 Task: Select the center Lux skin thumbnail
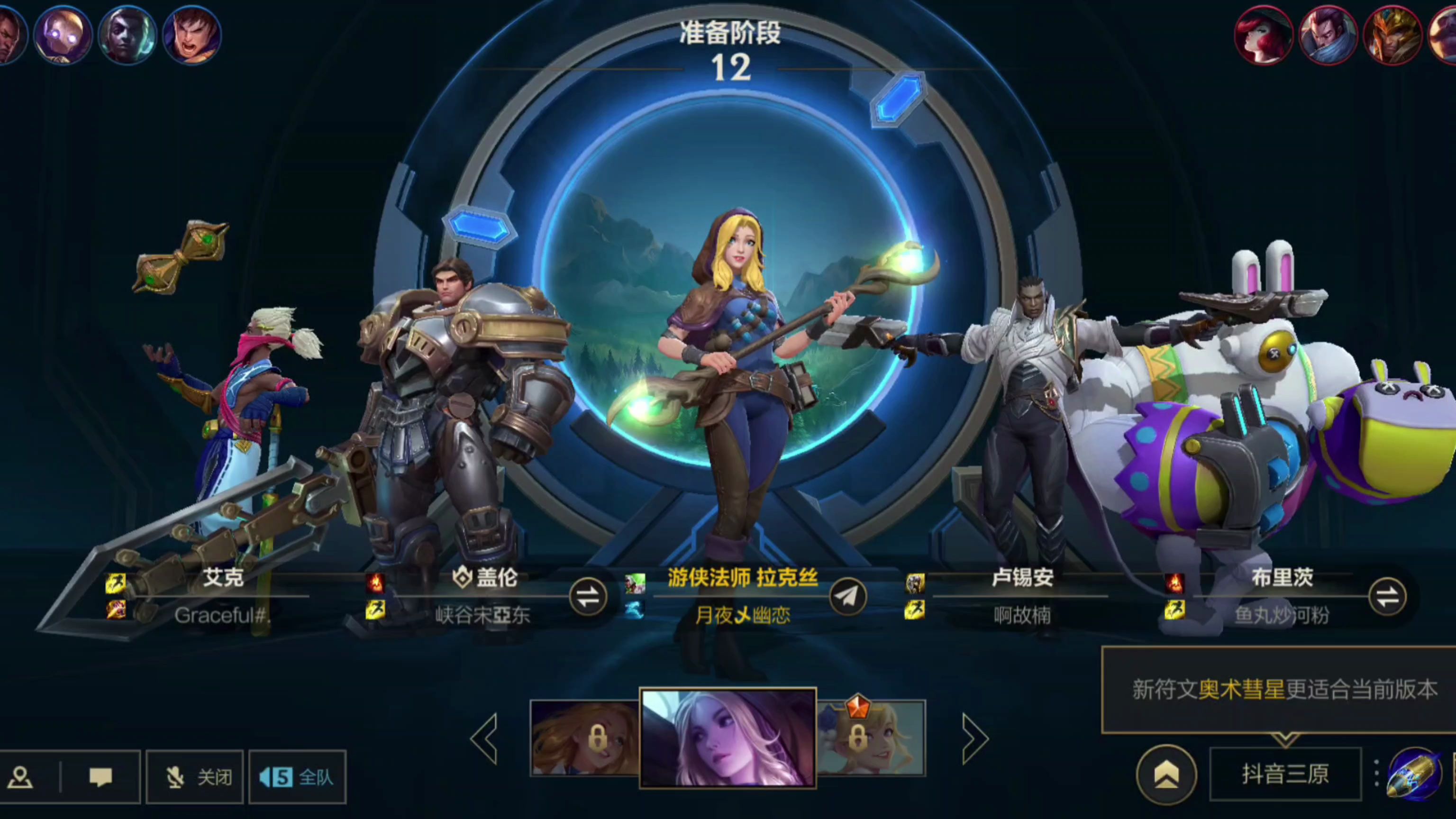coord(728,737)
